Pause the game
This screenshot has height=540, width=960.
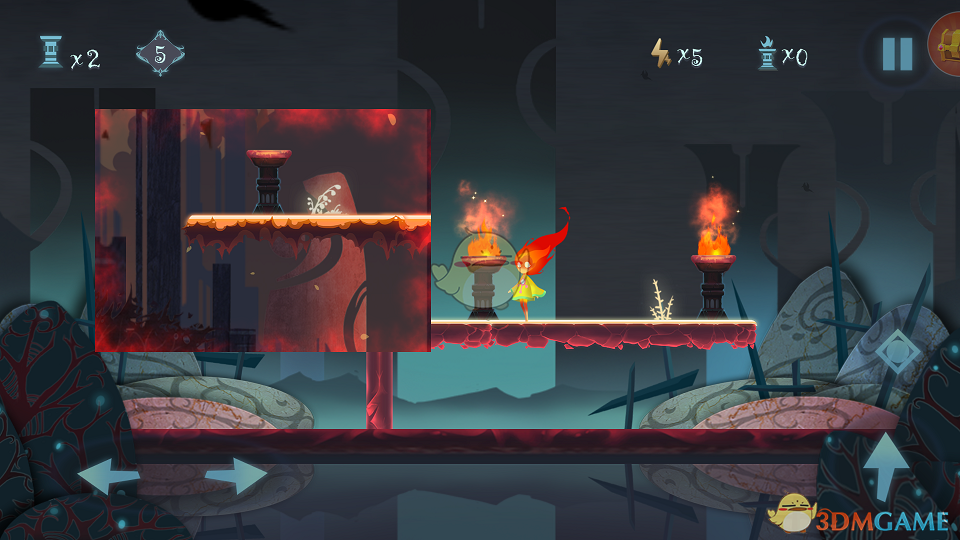(897, 53)
